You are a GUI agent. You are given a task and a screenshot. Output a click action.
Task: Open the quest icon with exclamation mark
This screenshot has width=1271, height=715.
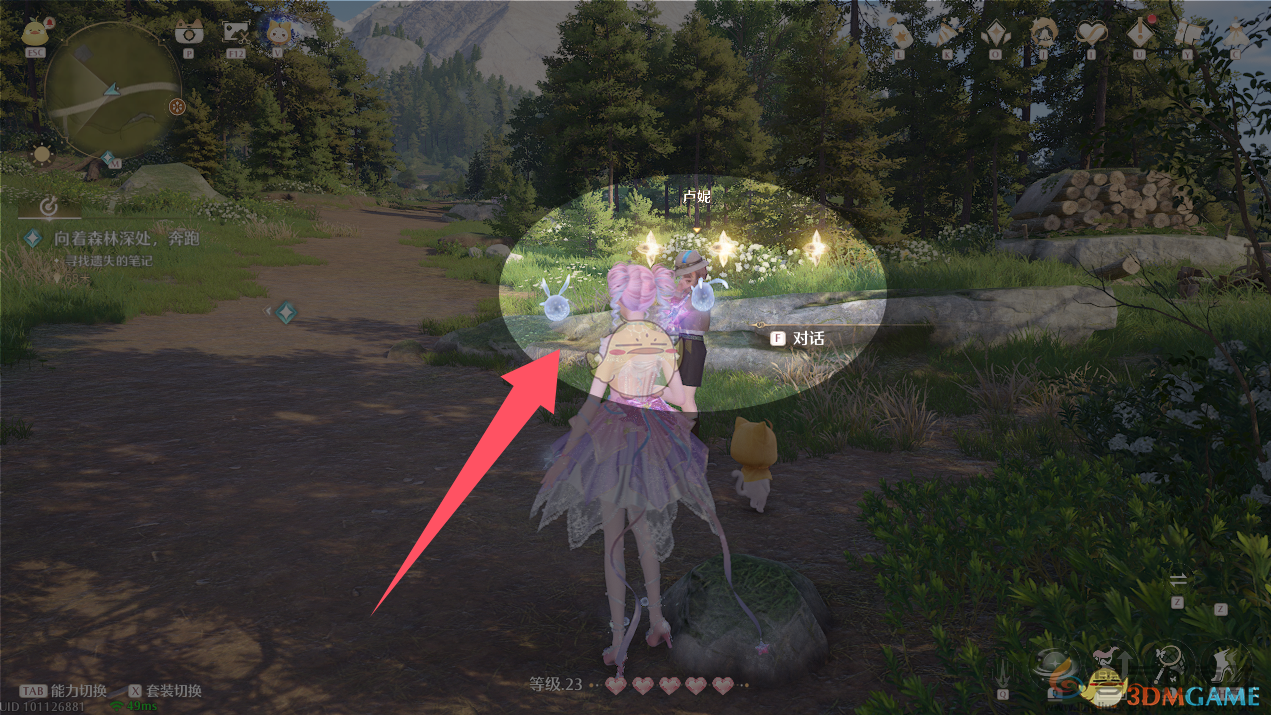point(1141,34)
